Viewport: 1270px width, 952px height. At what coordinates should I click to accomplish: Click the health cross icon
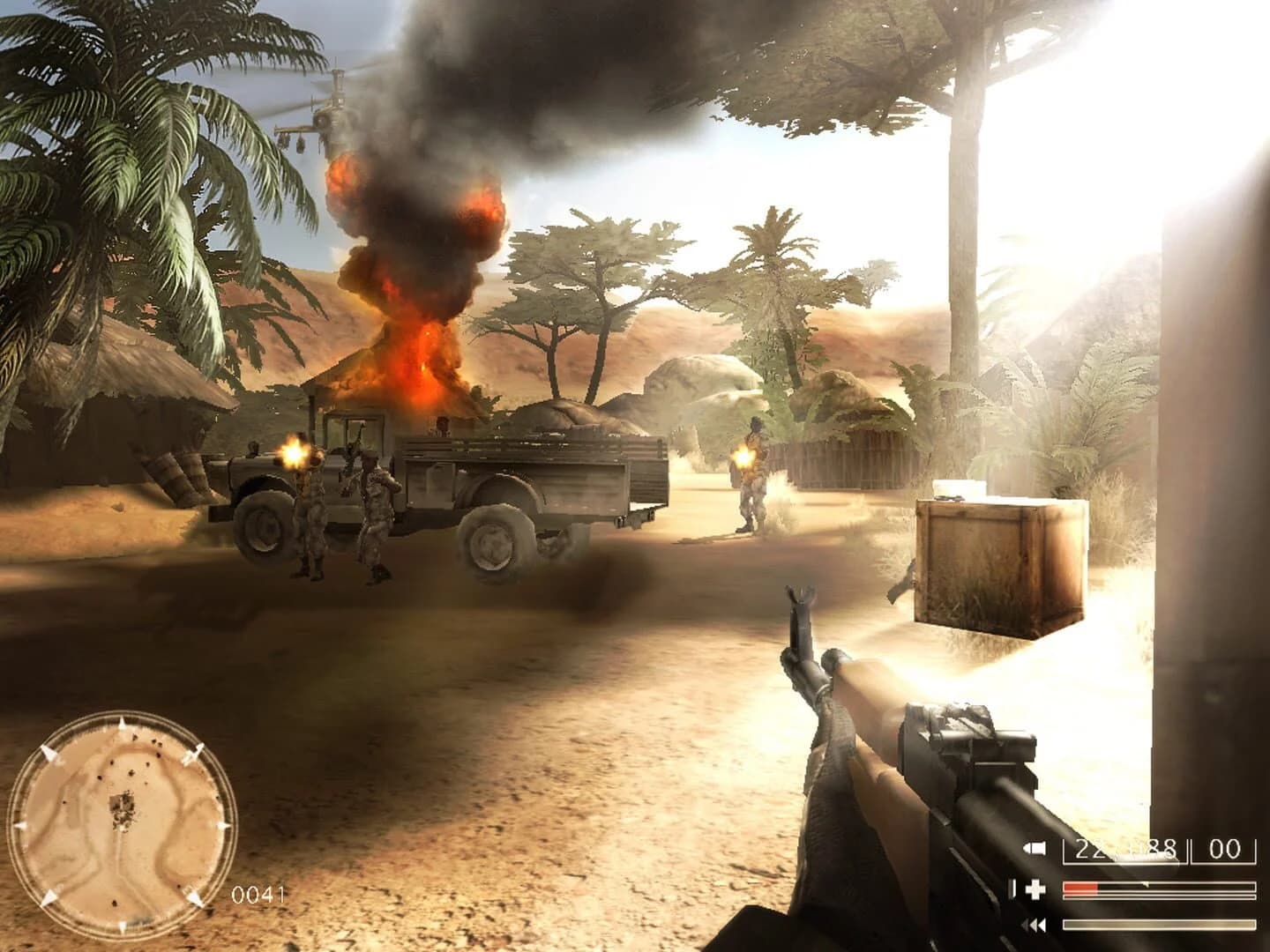(x=1035, y=888)
